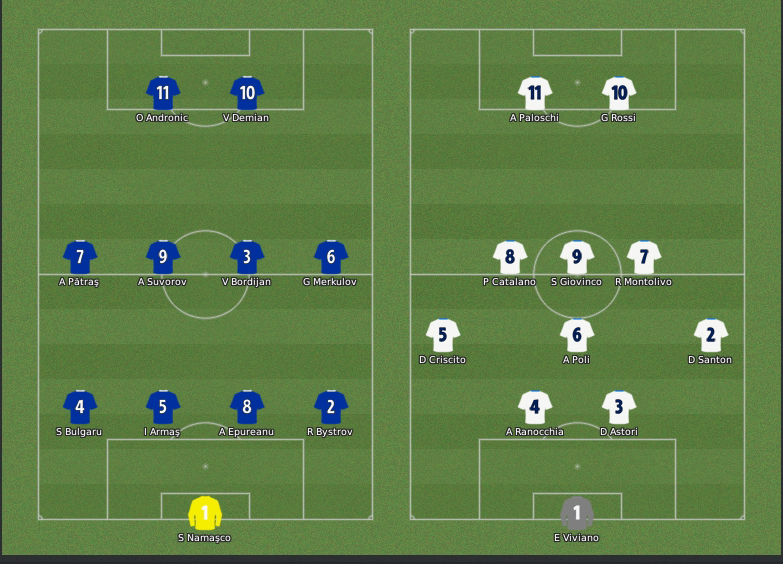Select A Poli number 6 shirt
This screenshot has height=564, width=783.
(577, 335)
